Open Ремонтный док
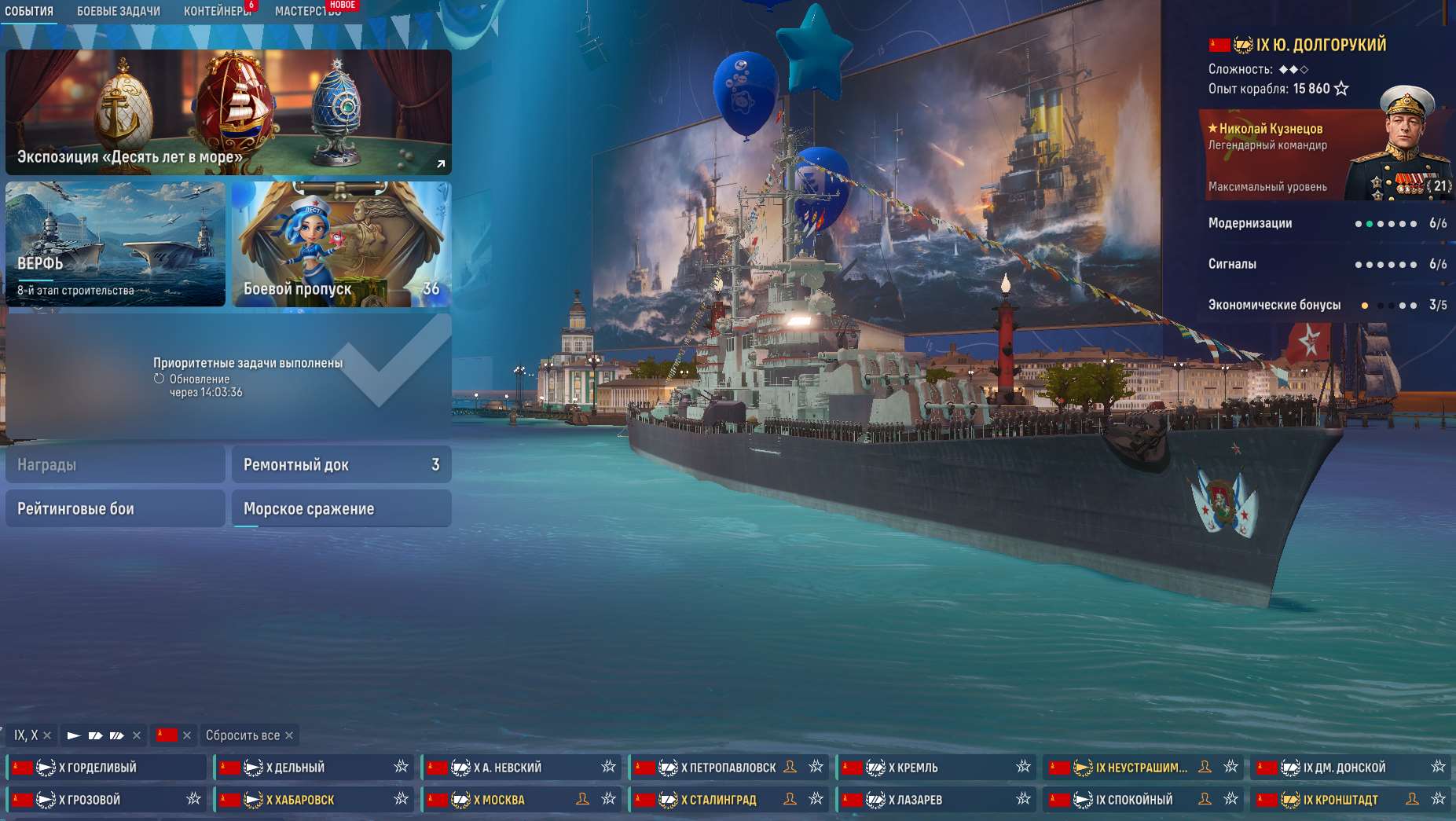Viewport: 1456px width, 821px height. (339, 464)
